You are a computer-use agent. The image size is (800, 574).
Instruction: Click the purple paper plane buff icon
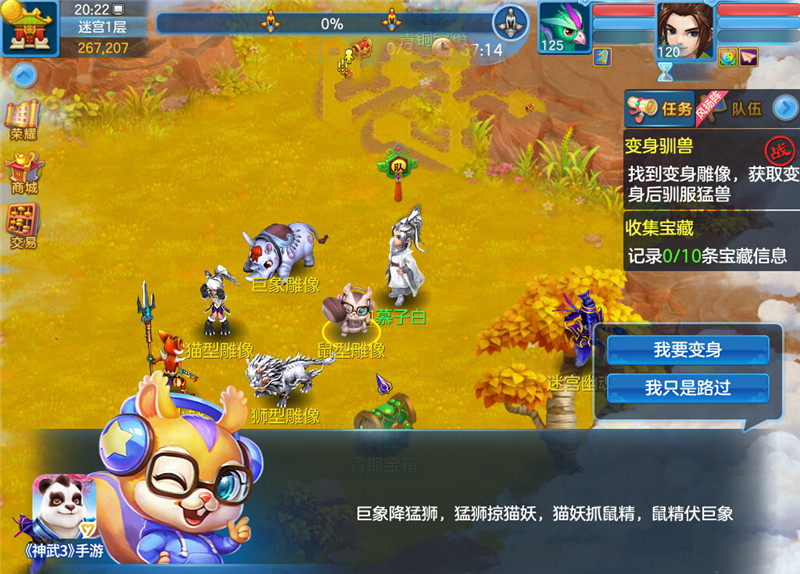click(748, 57)
